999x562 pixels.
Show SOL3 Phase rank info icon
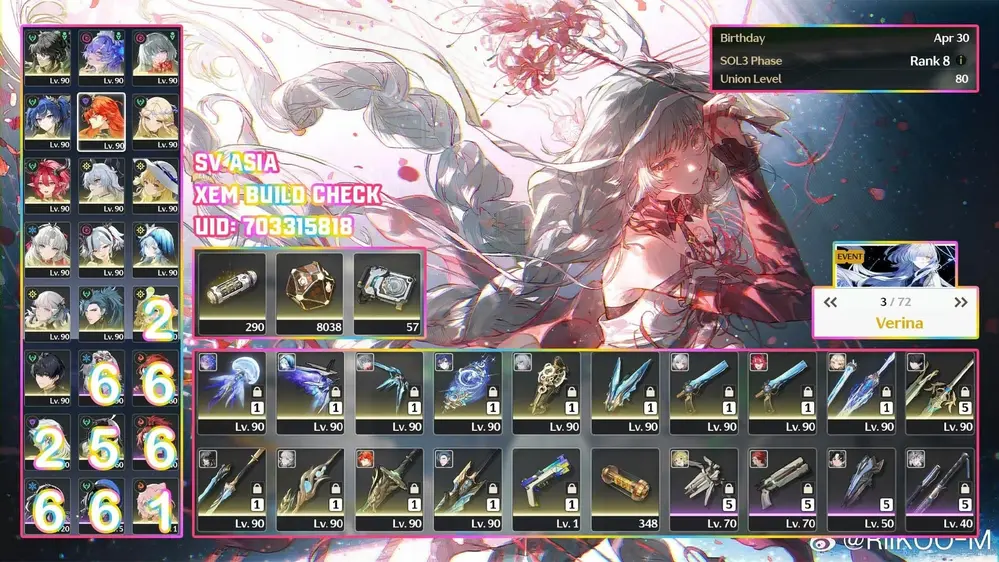point(962,61)
